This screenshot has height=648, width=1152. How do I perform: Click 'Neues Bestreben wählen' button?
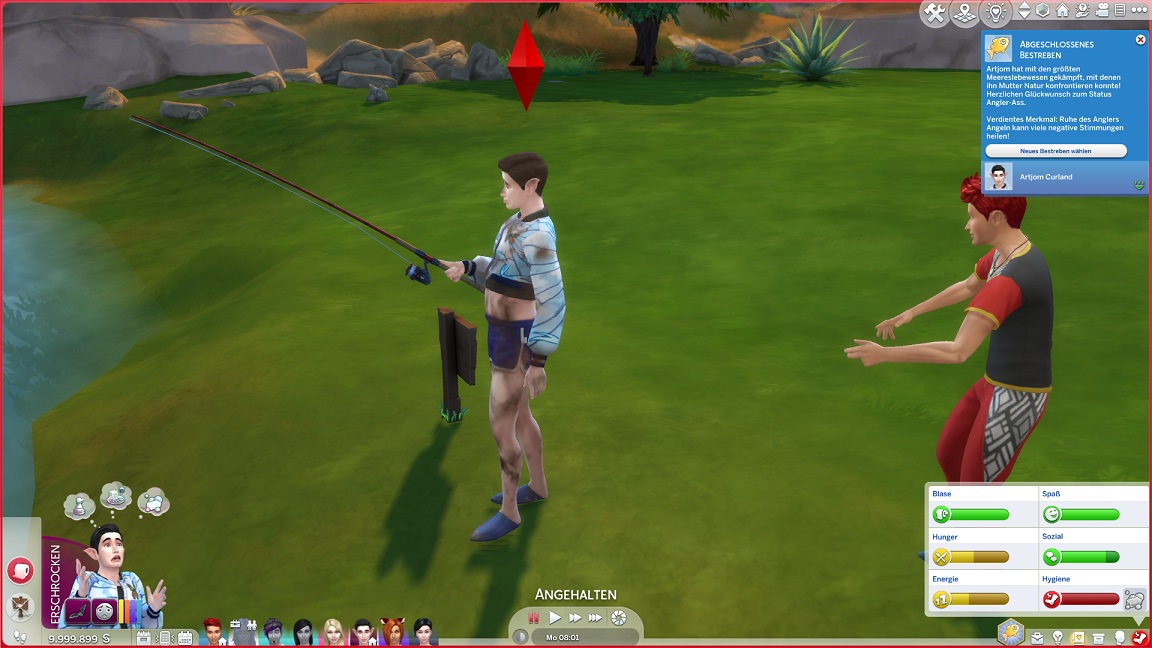(x=1056, y=151)
